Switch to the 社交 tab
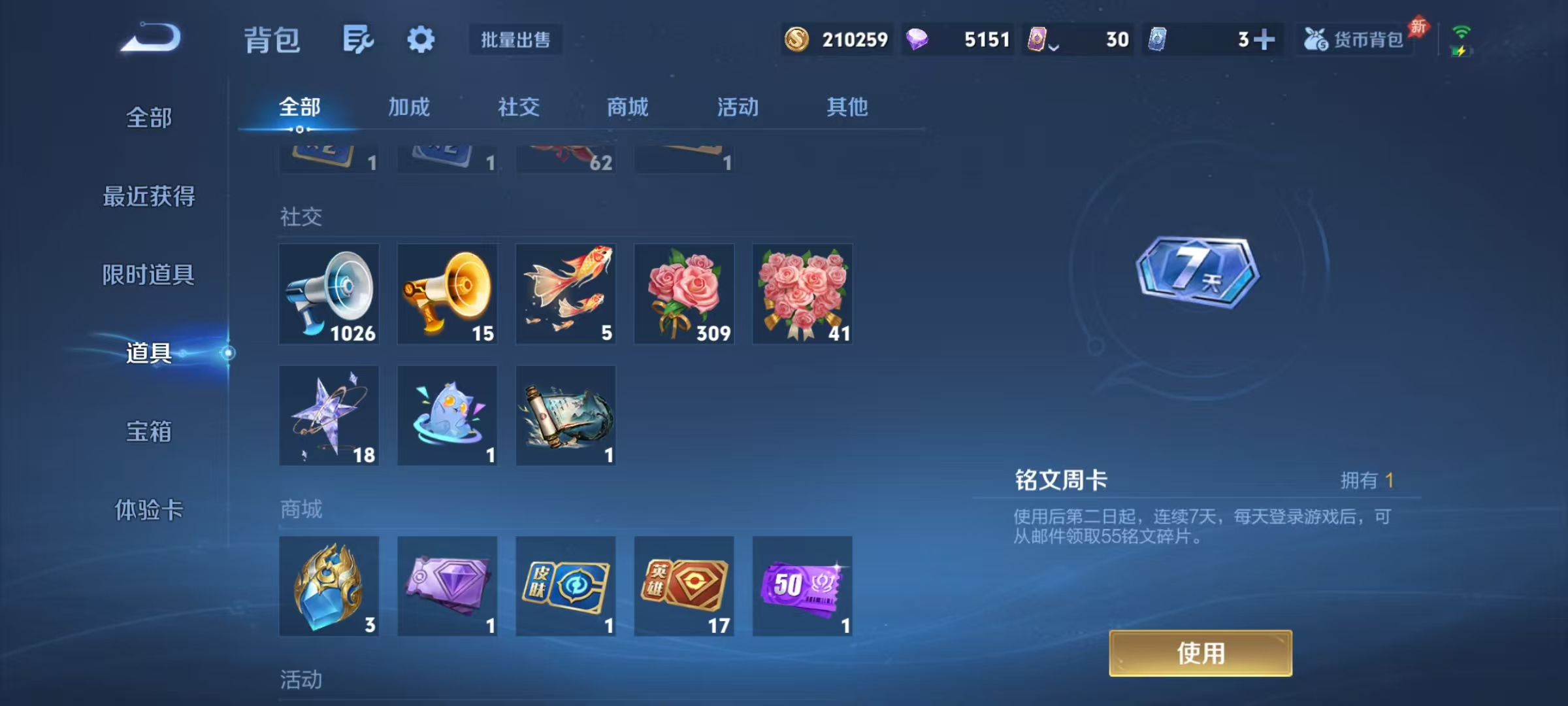1568x706 pixels. [519, 107]
